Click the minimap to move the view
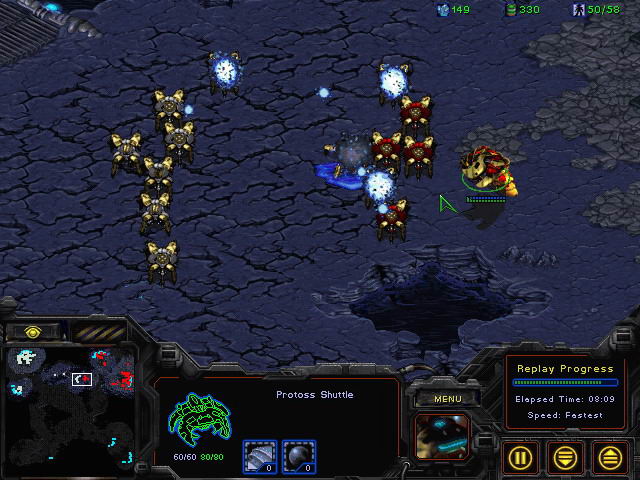This screenshot has height=480, width=640. [68, 405]
